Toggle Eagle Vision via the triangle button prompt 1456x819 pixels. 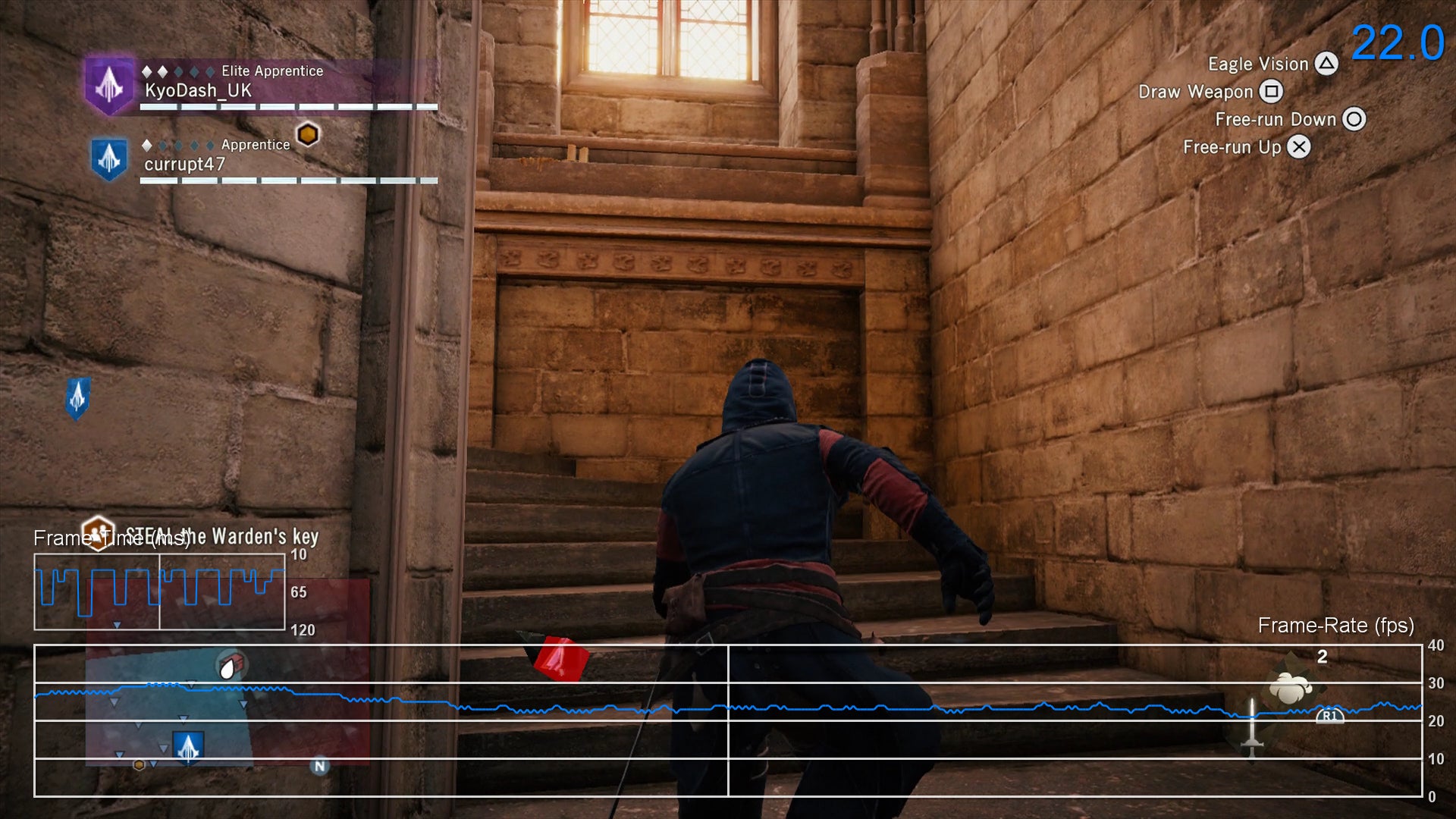point(1326,64)
